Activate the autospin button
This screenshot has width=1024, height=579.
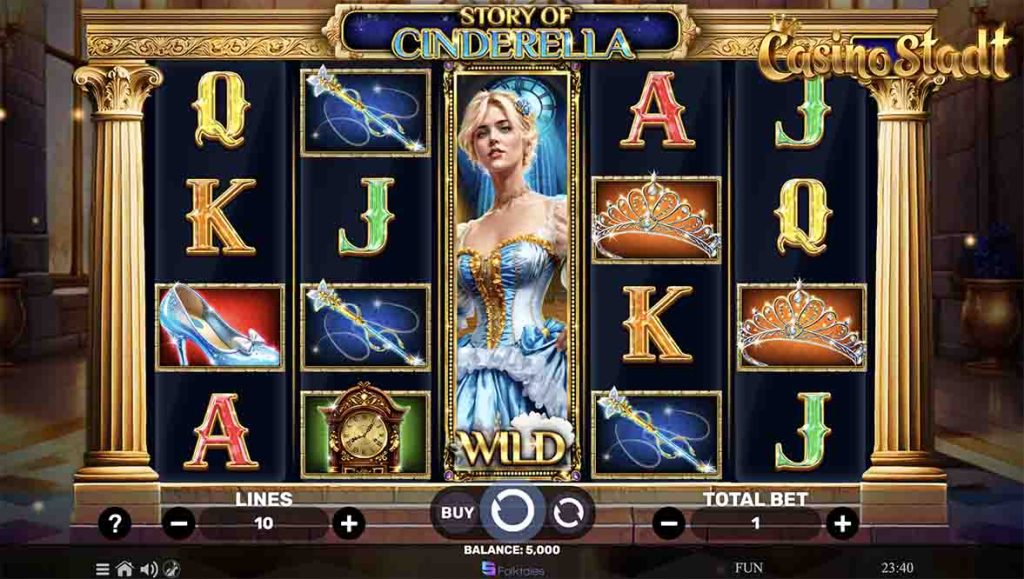click(567, 512)
